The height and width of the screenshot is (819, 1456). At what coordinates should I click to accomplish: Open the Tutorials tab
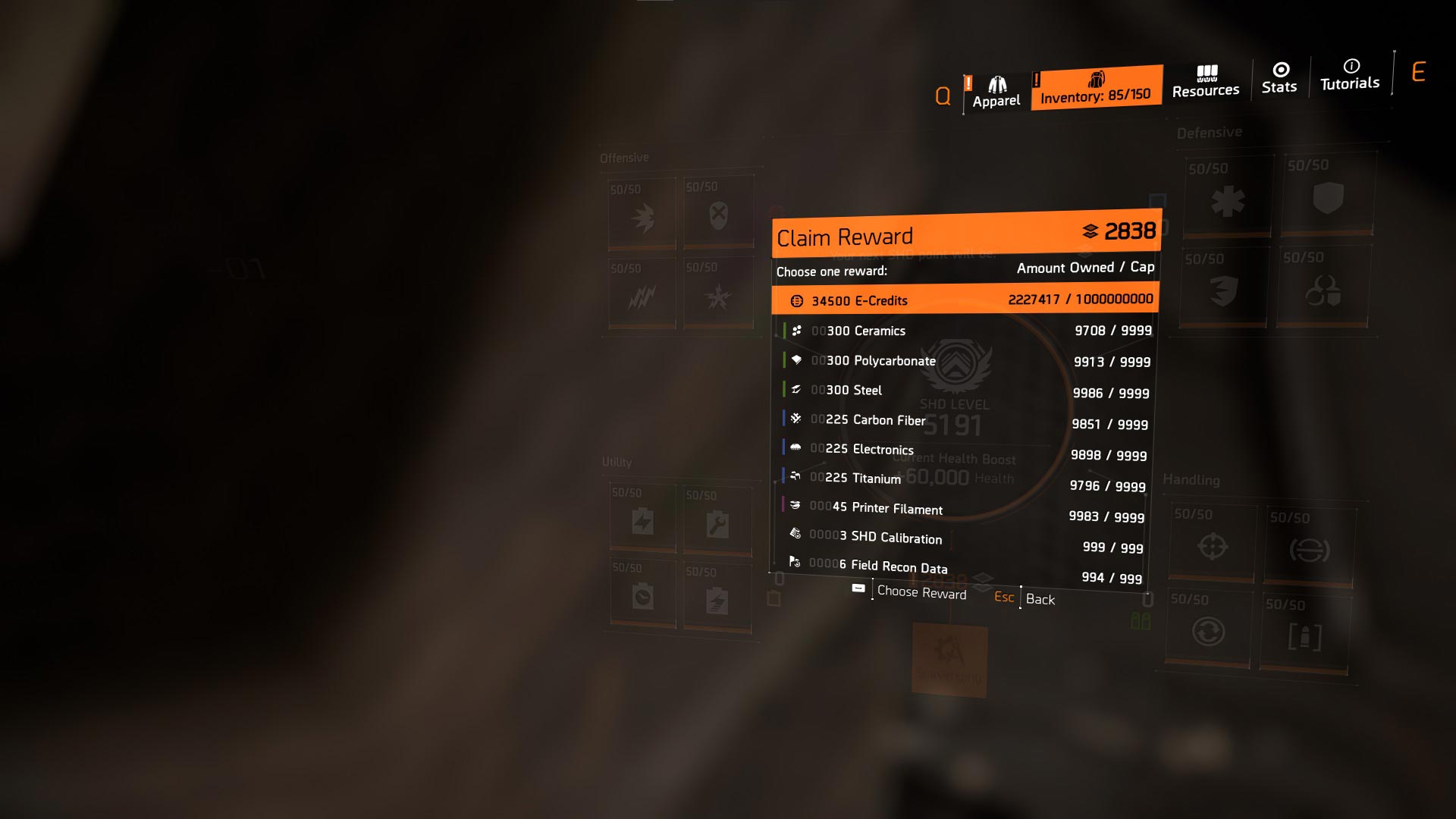coord(1350,75)
